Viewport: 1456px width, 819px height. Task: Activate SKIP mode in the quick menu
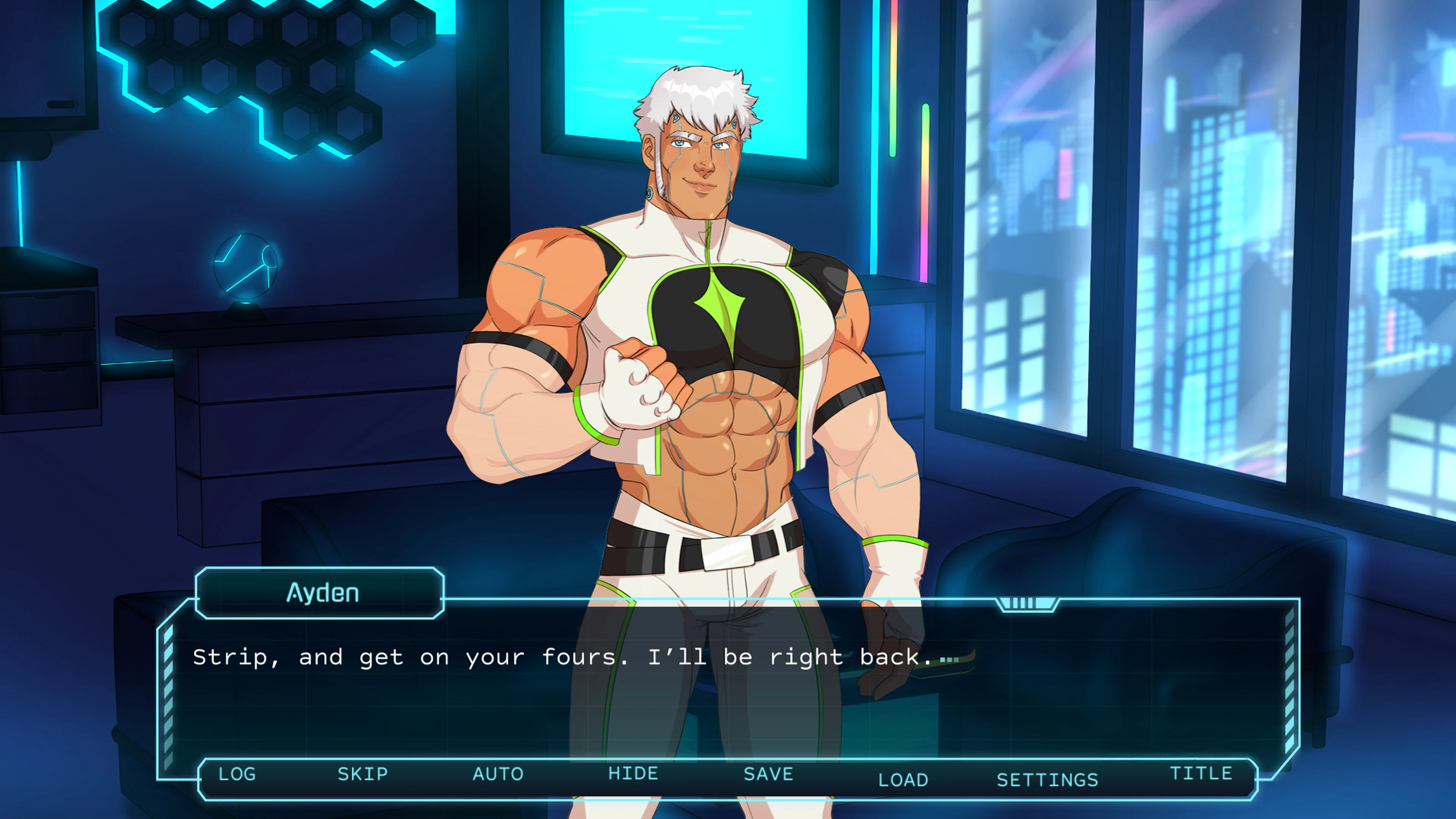[362, 774]
